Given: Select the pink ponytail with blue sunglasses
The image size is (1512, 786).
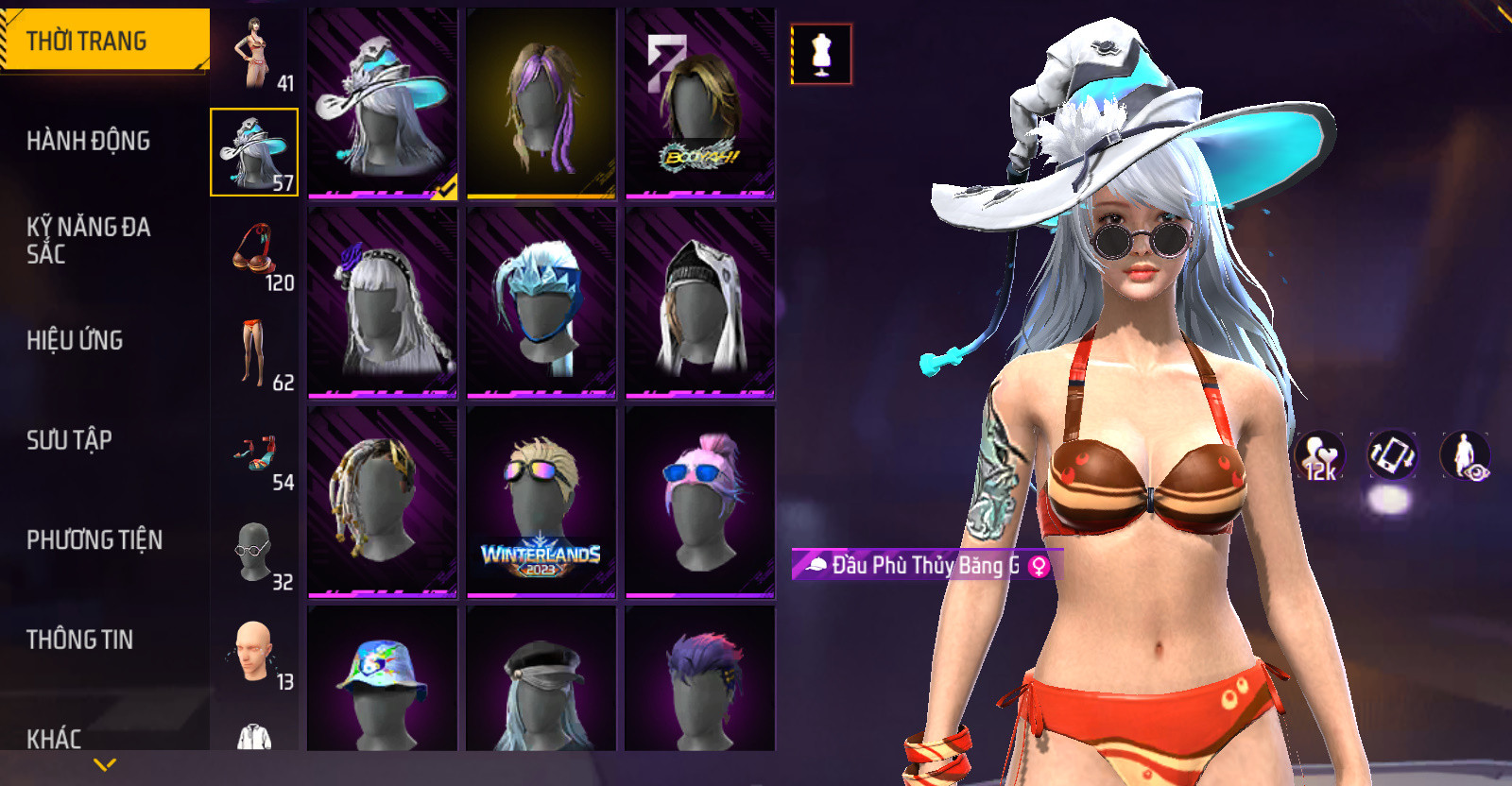Looking at the screenshot, I should [700, 503].
